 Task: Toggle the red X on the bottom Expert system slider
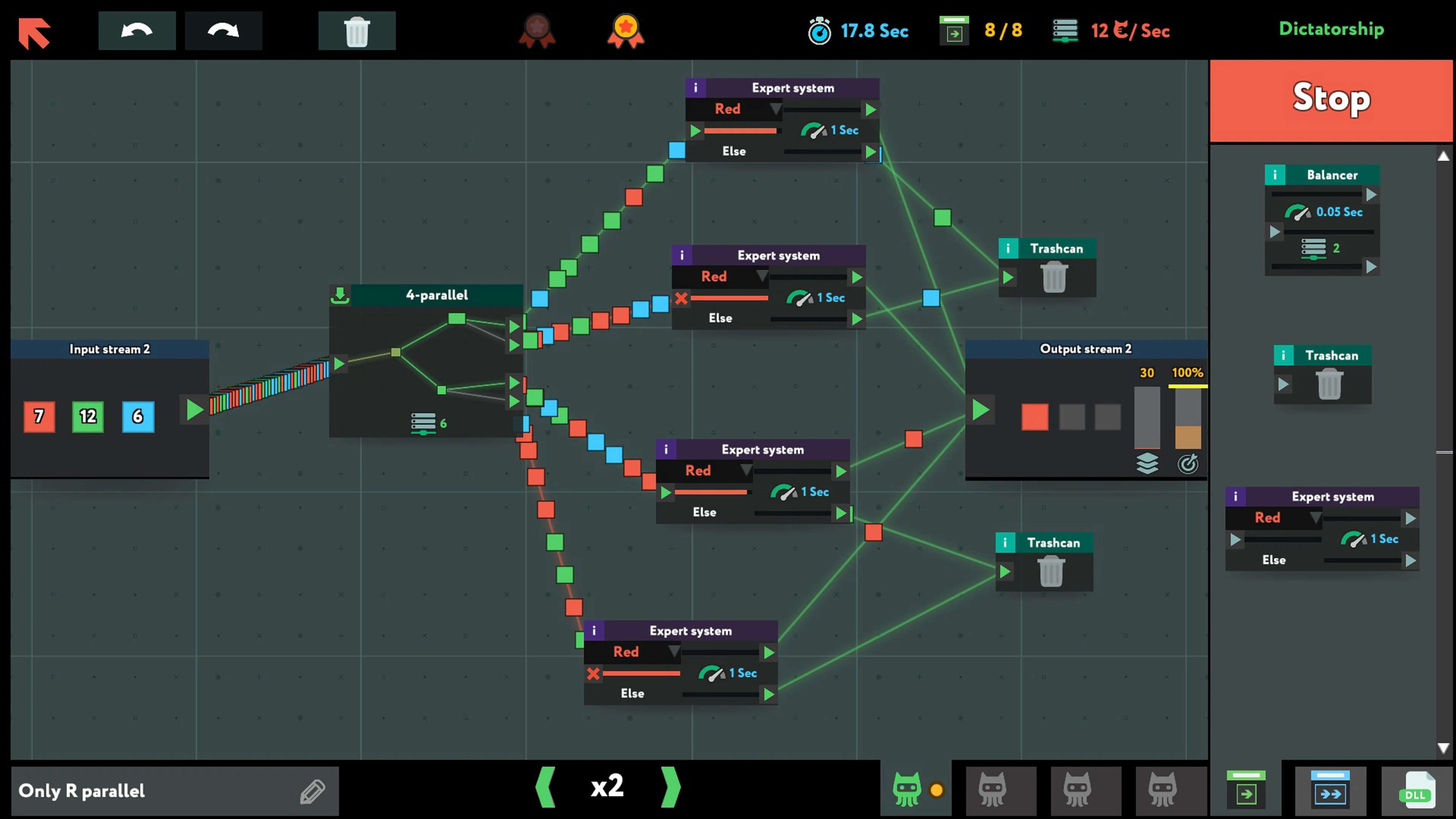pyautogui.click(x=593, y=674)
